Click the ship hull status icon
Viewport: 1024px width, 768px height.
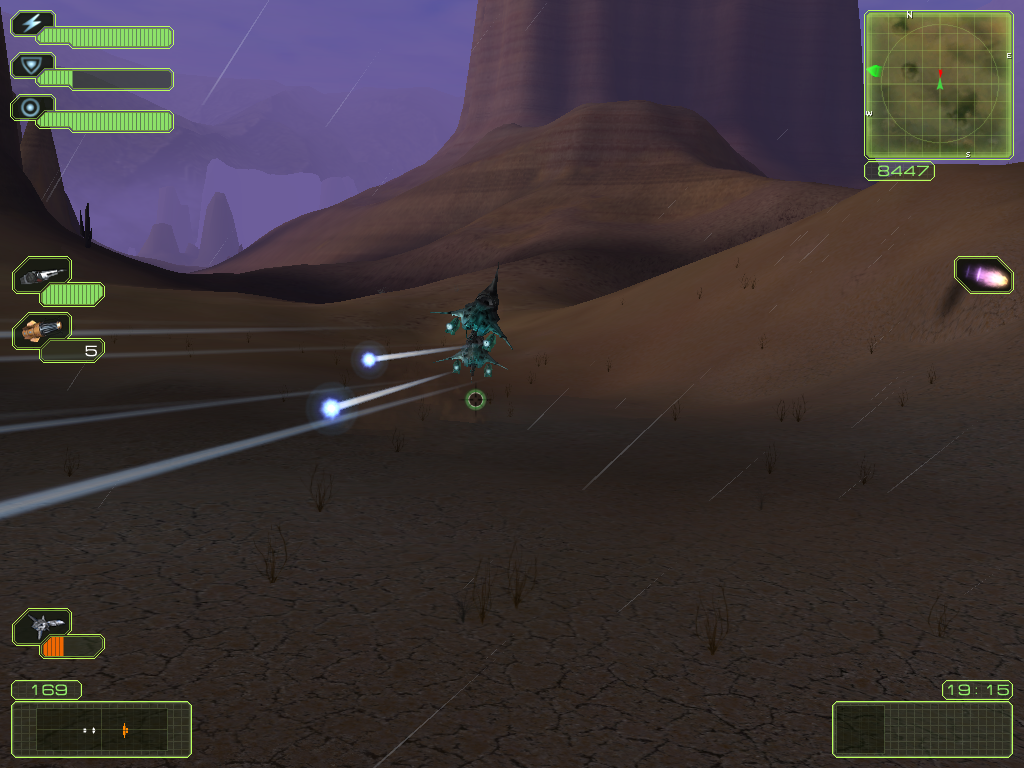click(42, 626)
